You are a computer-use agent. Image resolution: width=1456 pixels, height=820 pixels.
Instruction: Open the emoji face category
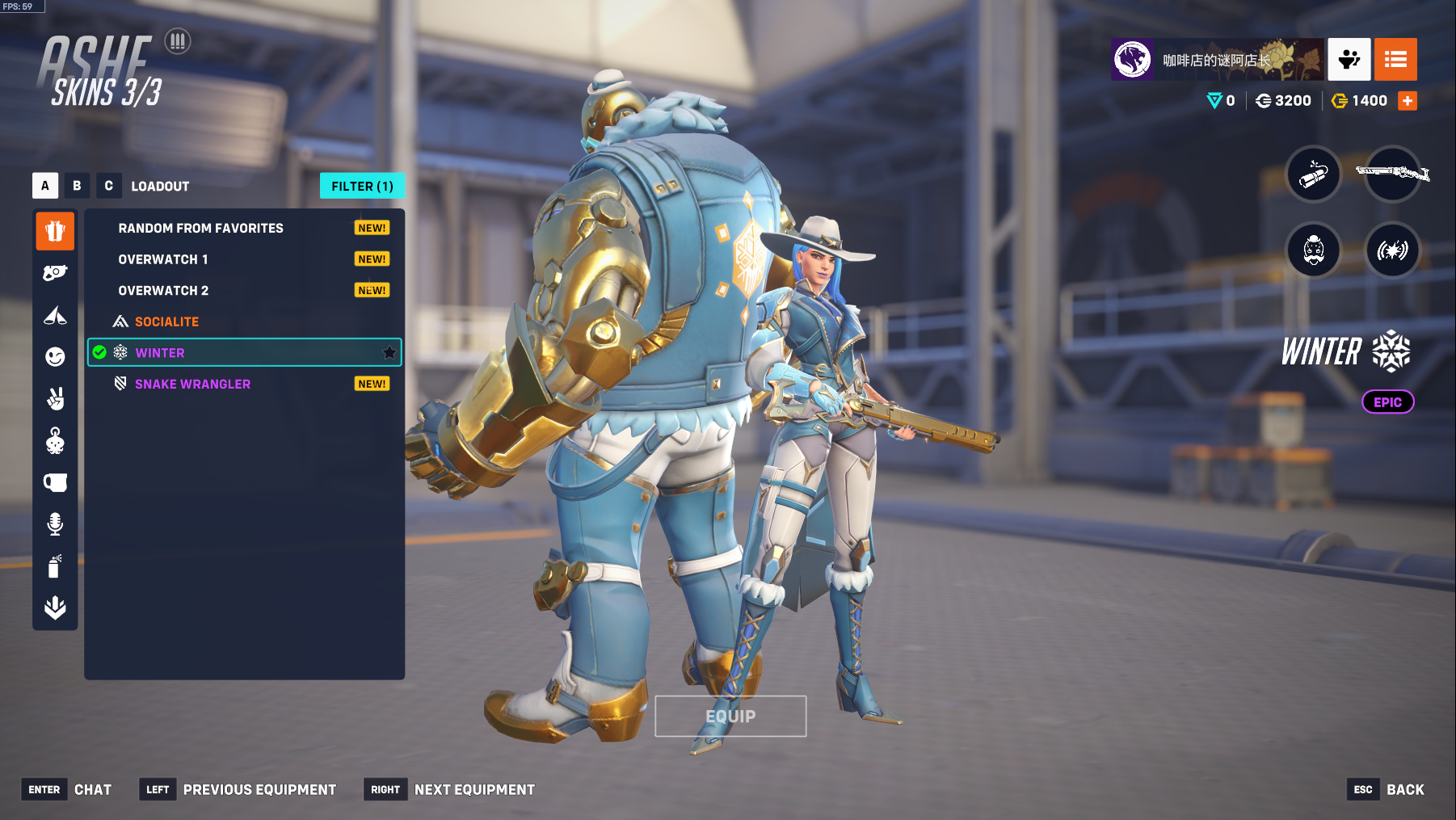(x=55, y=357)
